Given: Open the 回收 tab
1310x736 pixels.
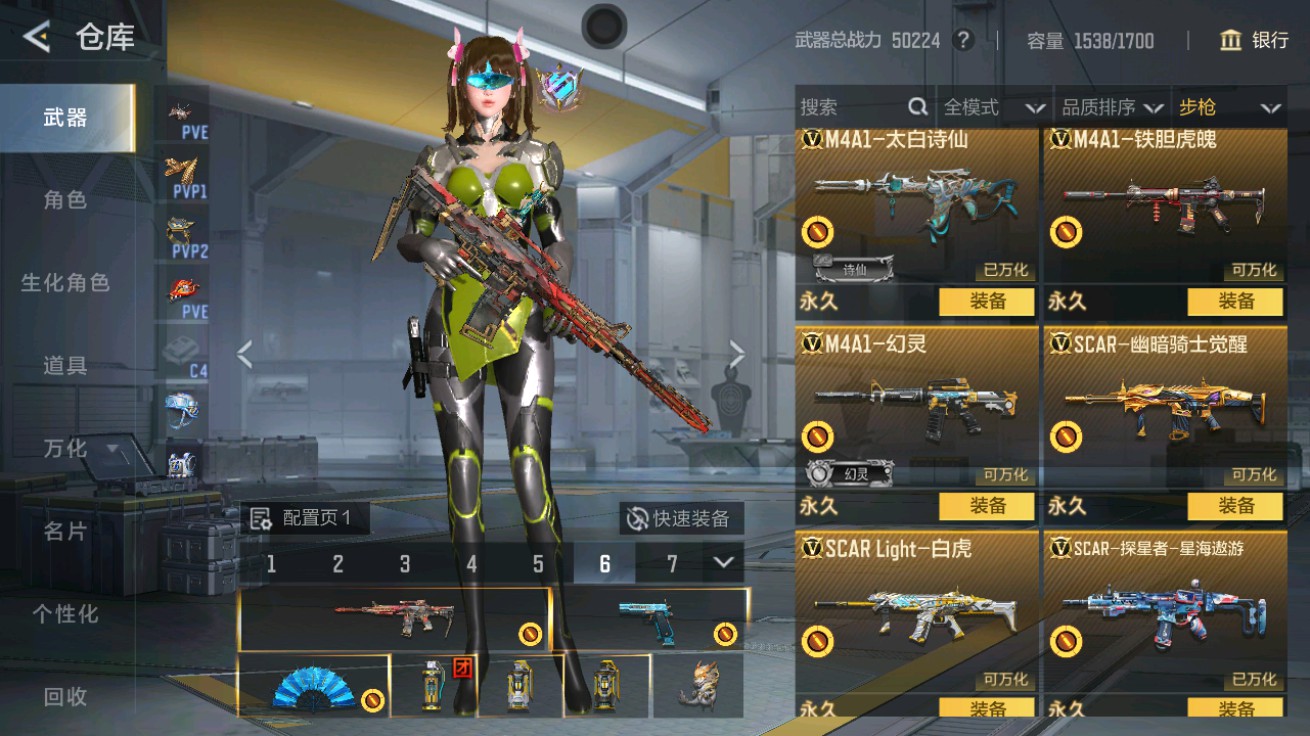Looking at the screenshot, I should click(x=65, y=696).
